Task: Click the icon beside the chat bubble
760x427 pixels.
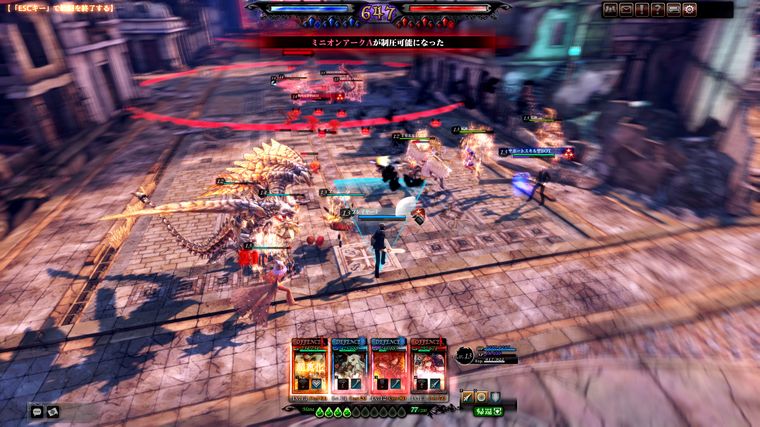Action: click(x=53, y=410)
